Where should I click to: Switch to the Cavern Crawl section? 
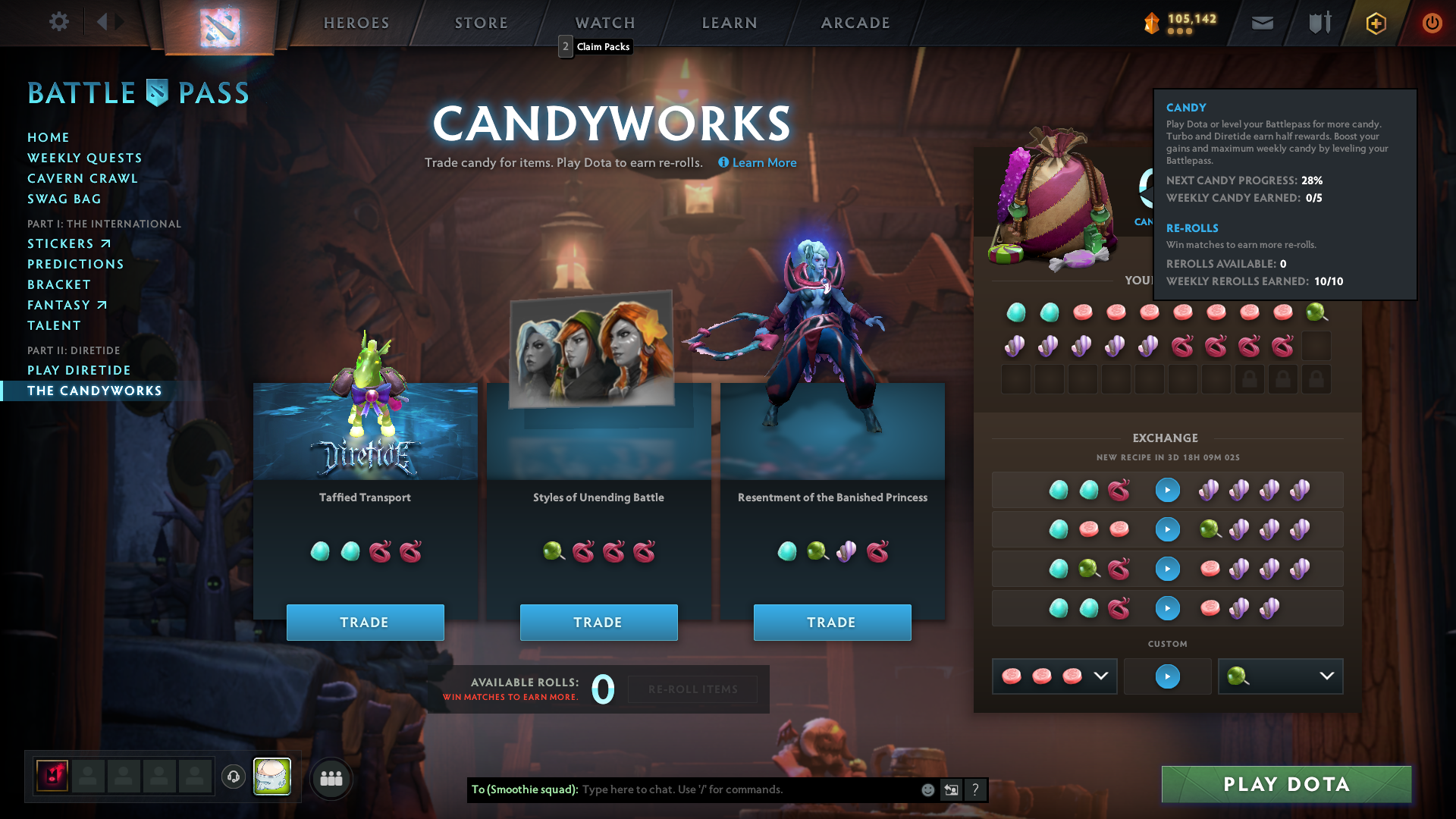pos(83,178)
